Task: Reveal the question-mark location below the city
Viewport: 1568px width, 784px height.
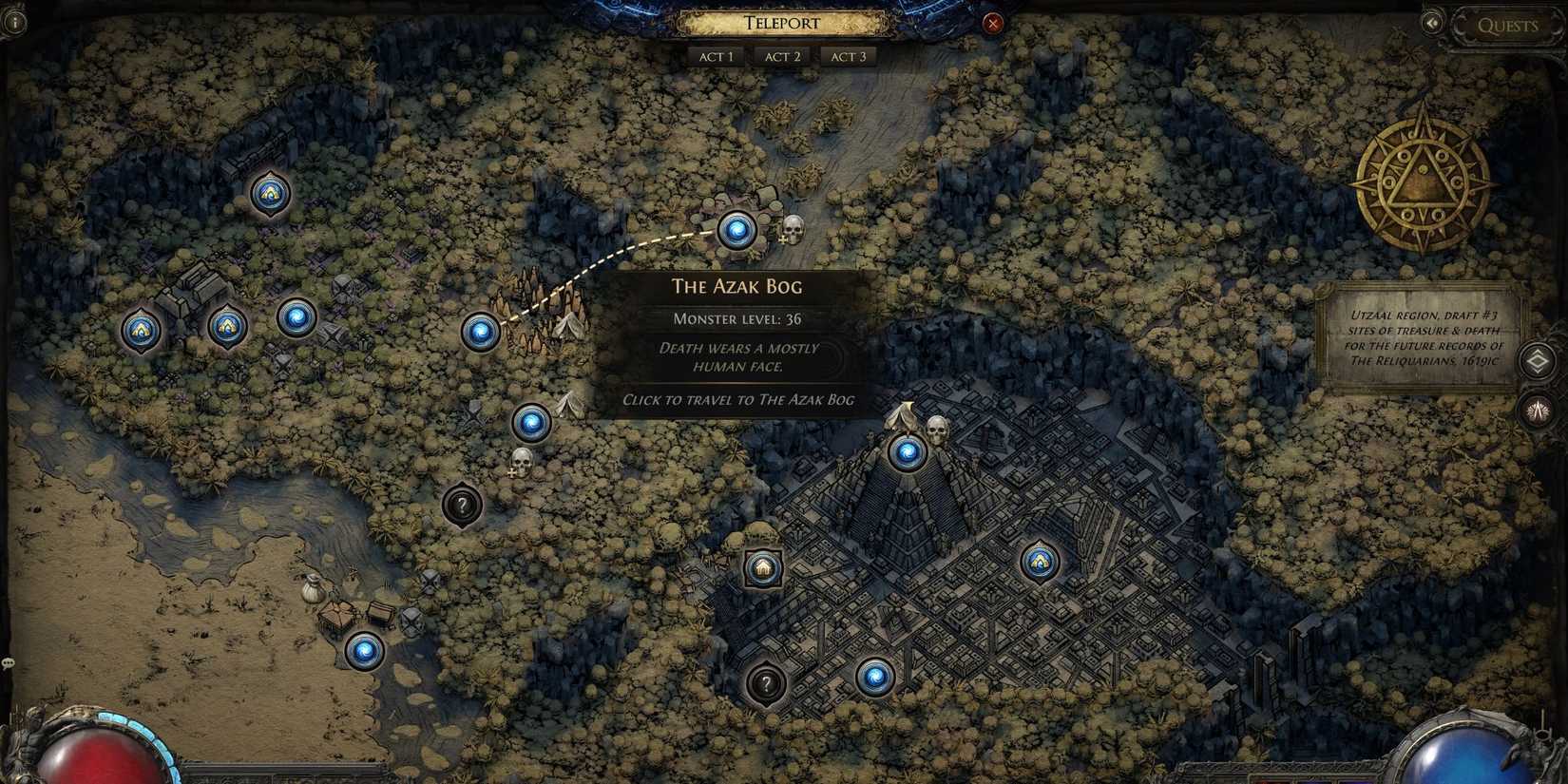Action: (x=766, y=682)
